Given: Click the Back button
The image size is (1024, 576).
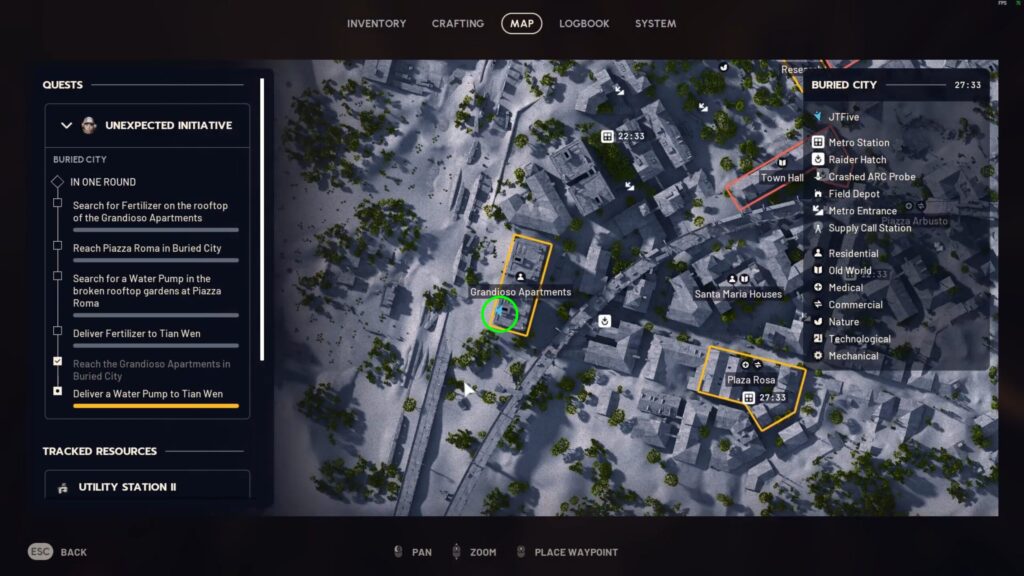Looking at the screenshot, I should pyautogui.click(x=73, y=552).
